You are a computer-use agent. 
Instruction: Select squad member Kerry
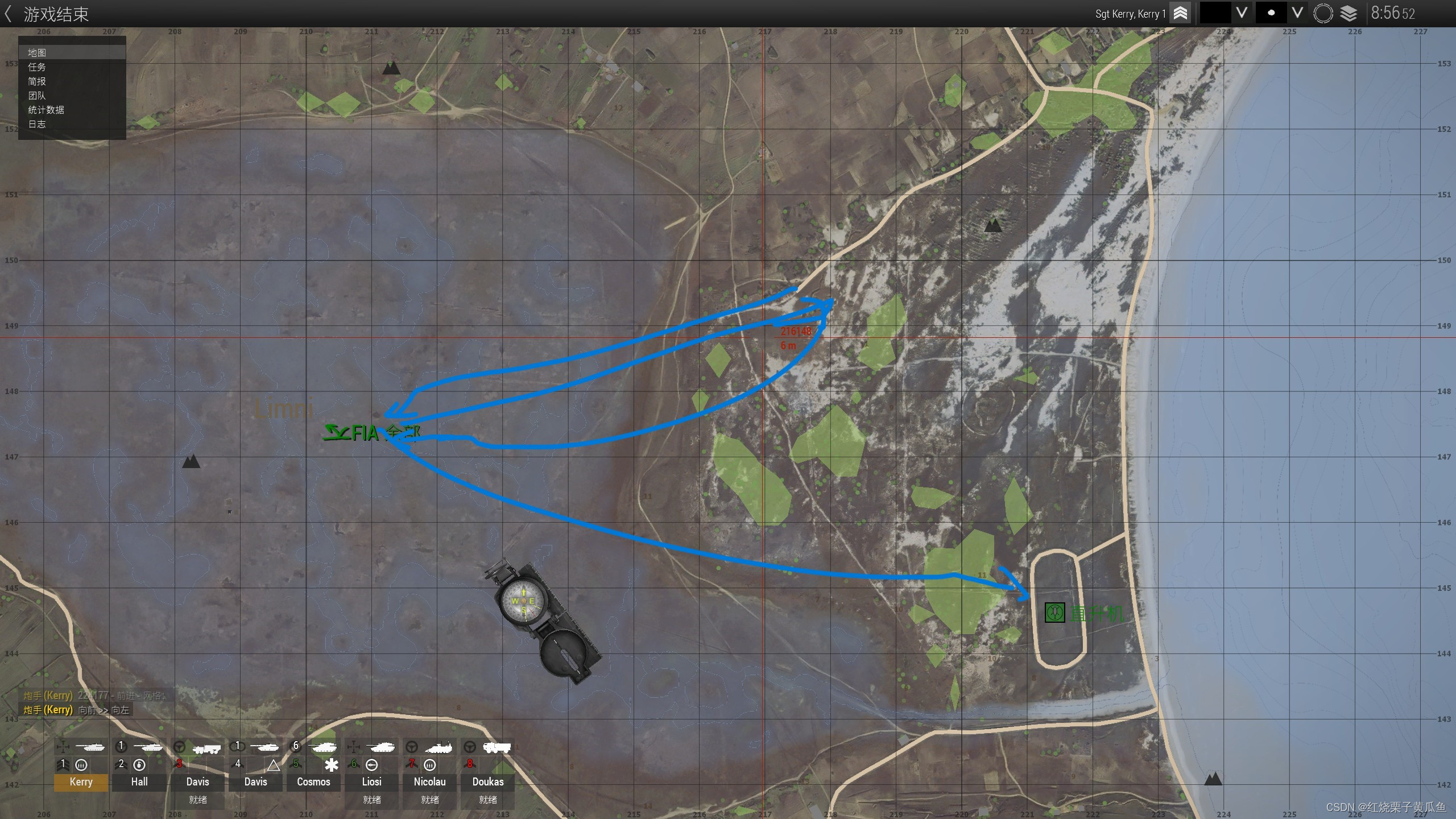[81, 781]
